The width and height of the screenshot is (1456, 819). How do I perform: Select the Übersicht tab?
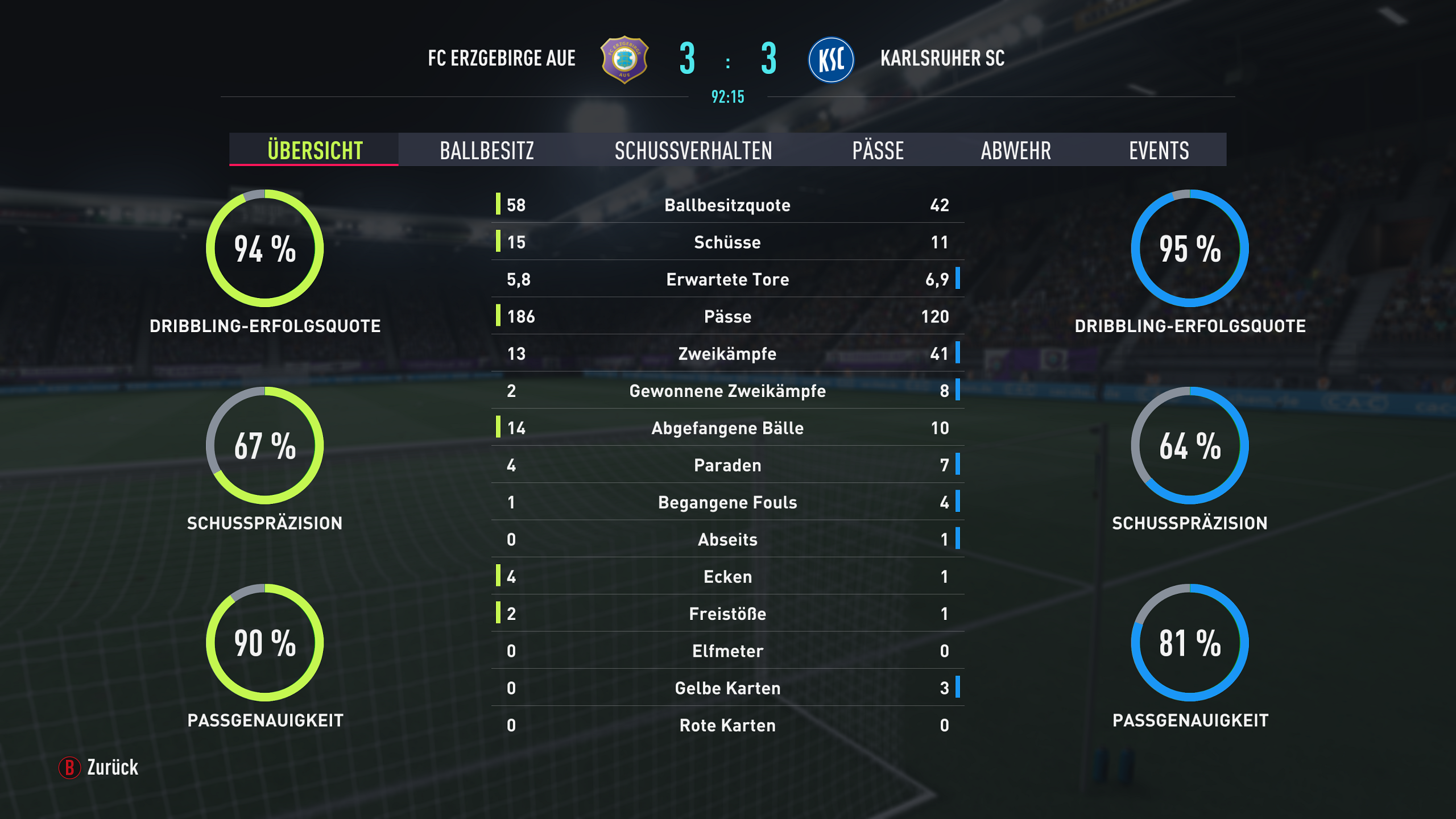[315, 150]
